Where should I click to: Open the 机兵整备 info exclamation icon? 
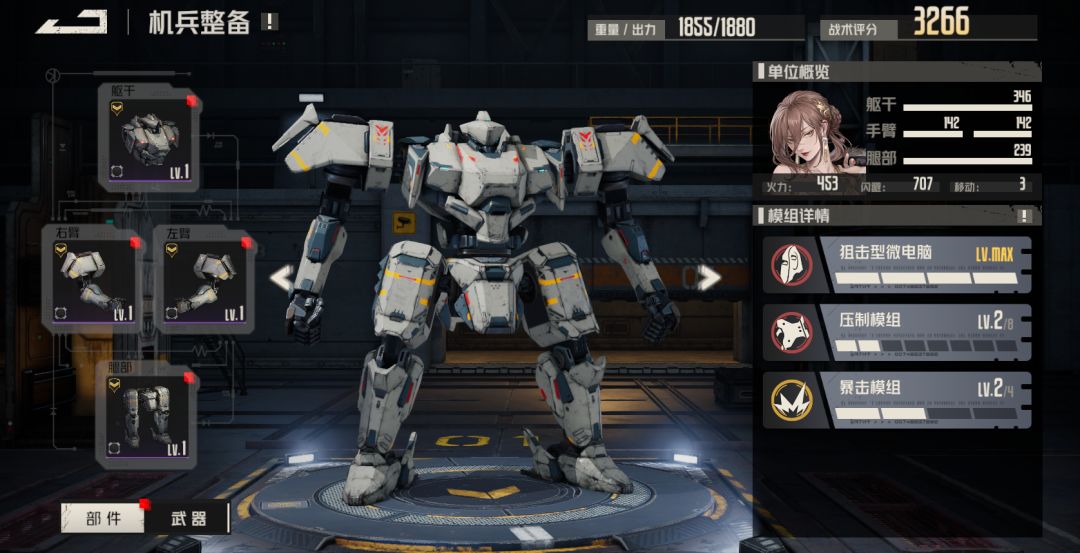(270, 21)
